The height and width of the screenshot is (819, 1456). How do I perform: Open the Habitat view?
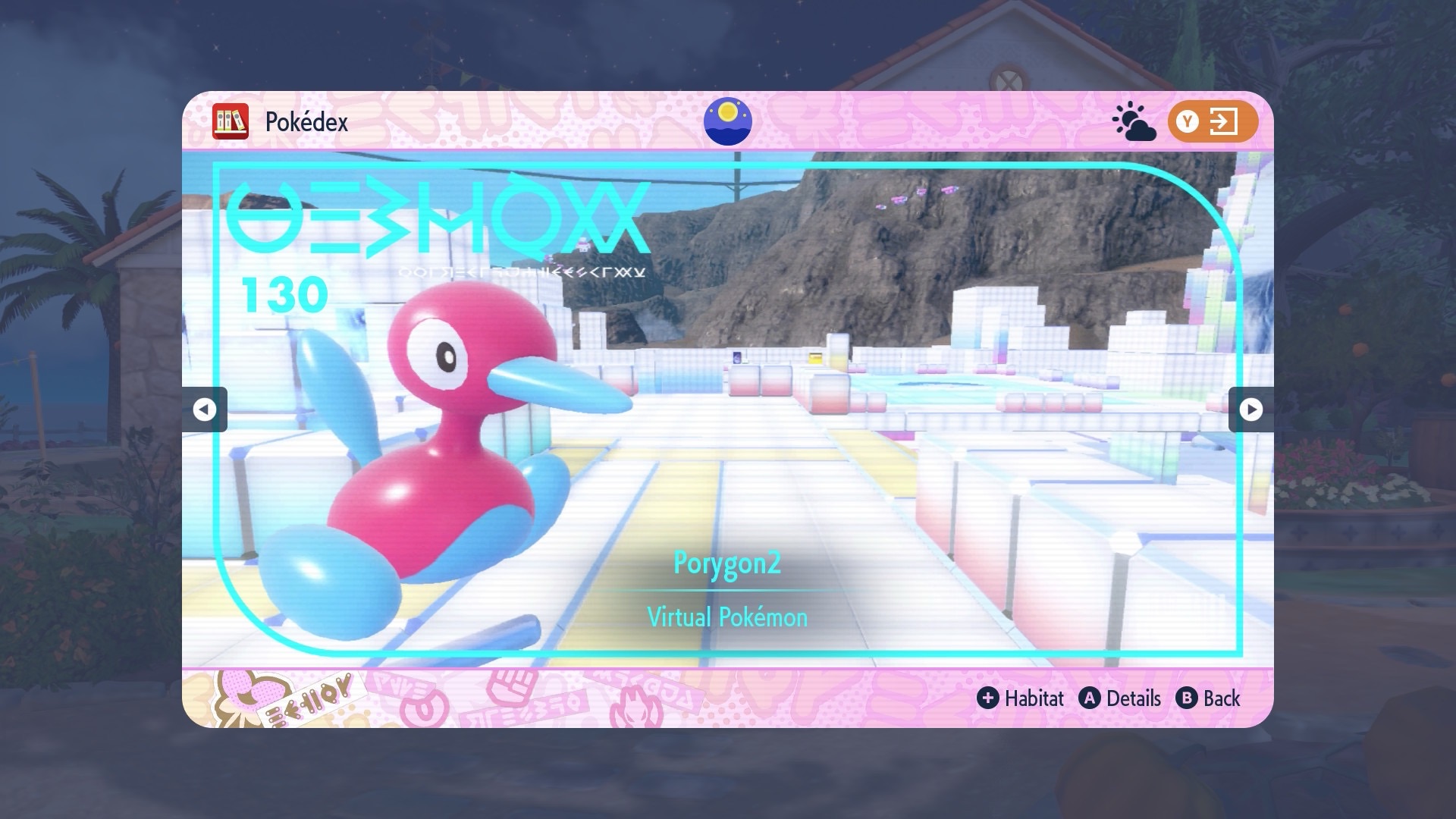pos(1020,698)
